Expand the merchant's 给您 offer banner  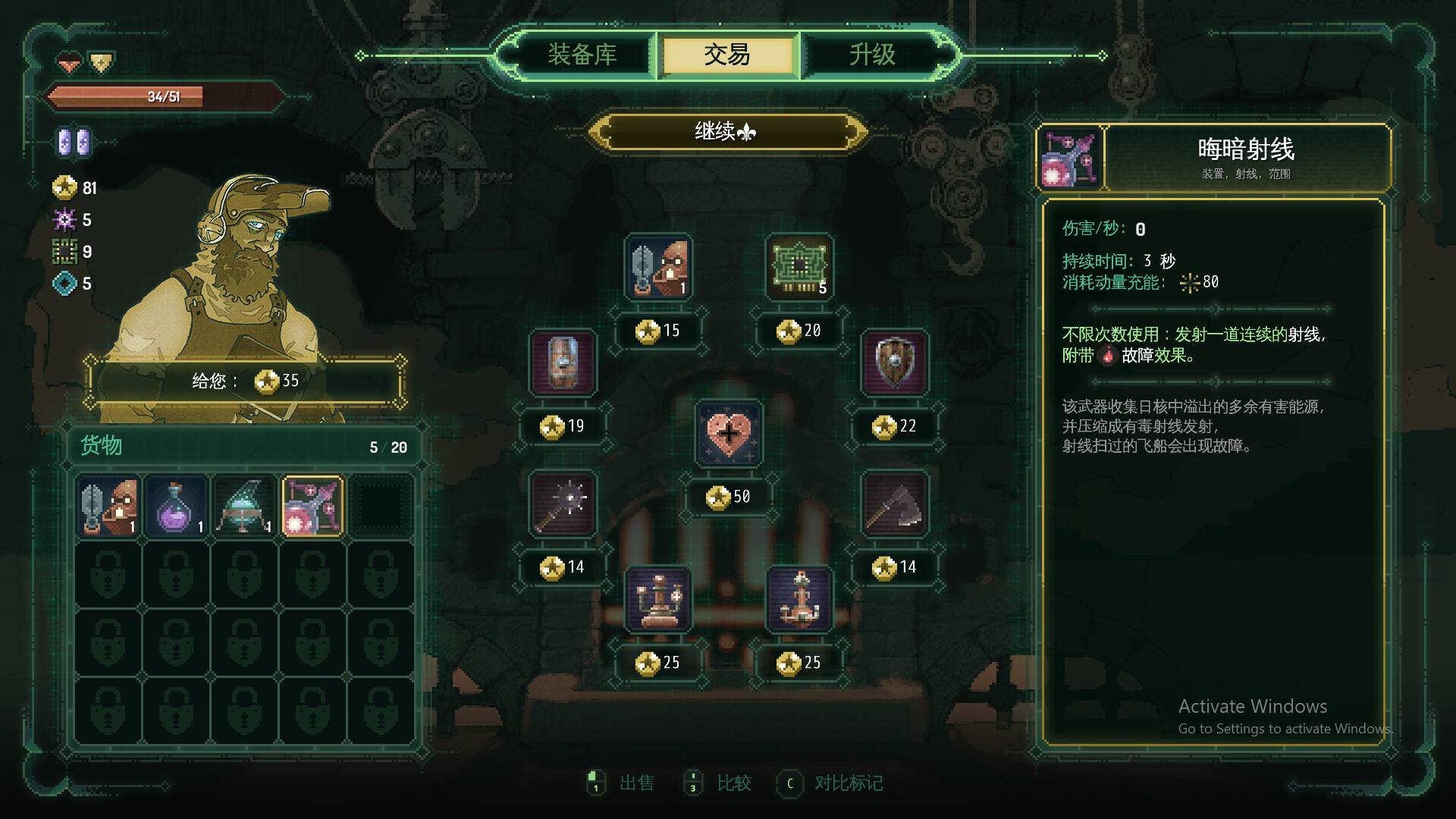[246, 381]
